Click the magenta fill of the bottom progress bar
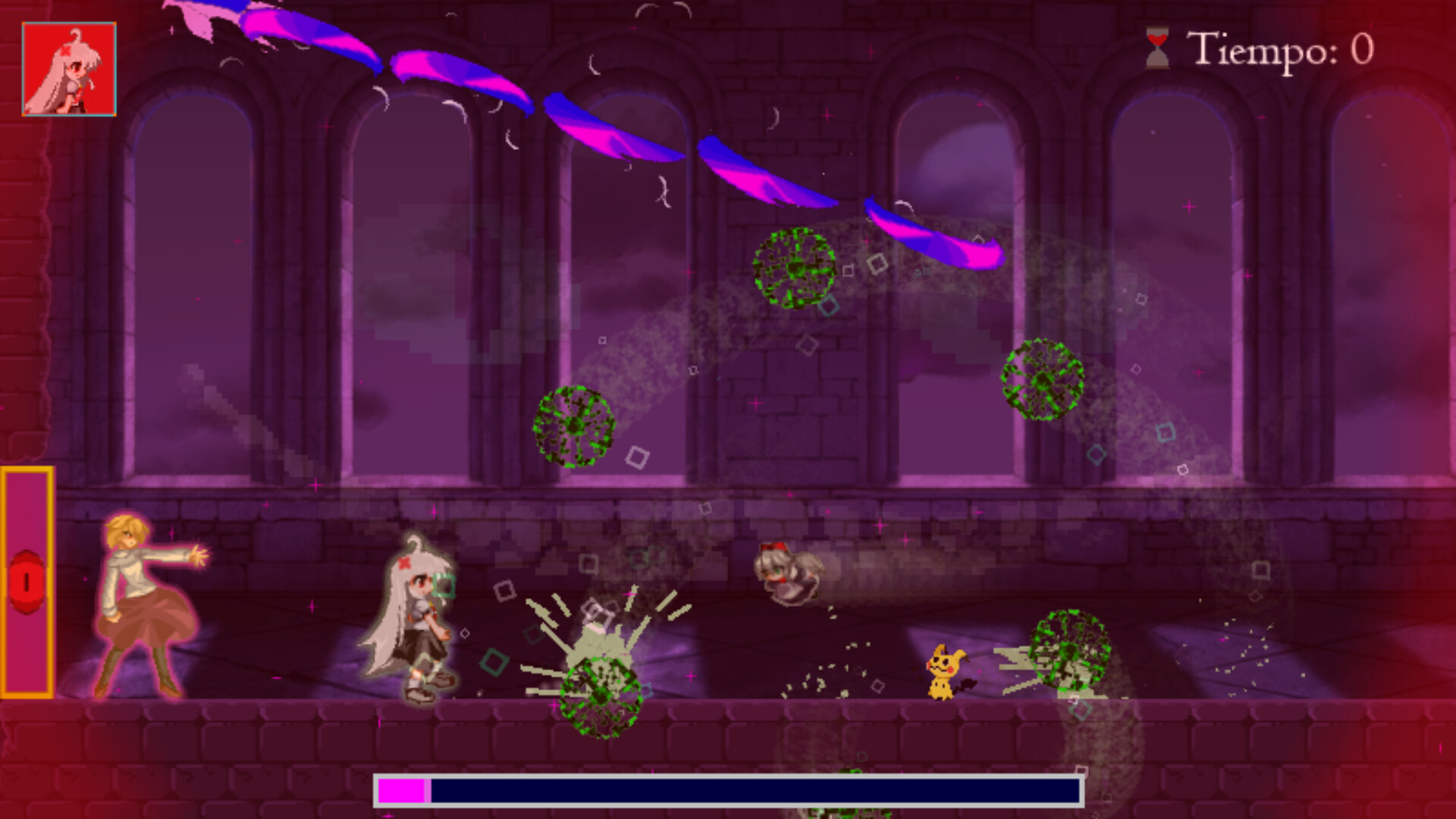 (404, 791)
